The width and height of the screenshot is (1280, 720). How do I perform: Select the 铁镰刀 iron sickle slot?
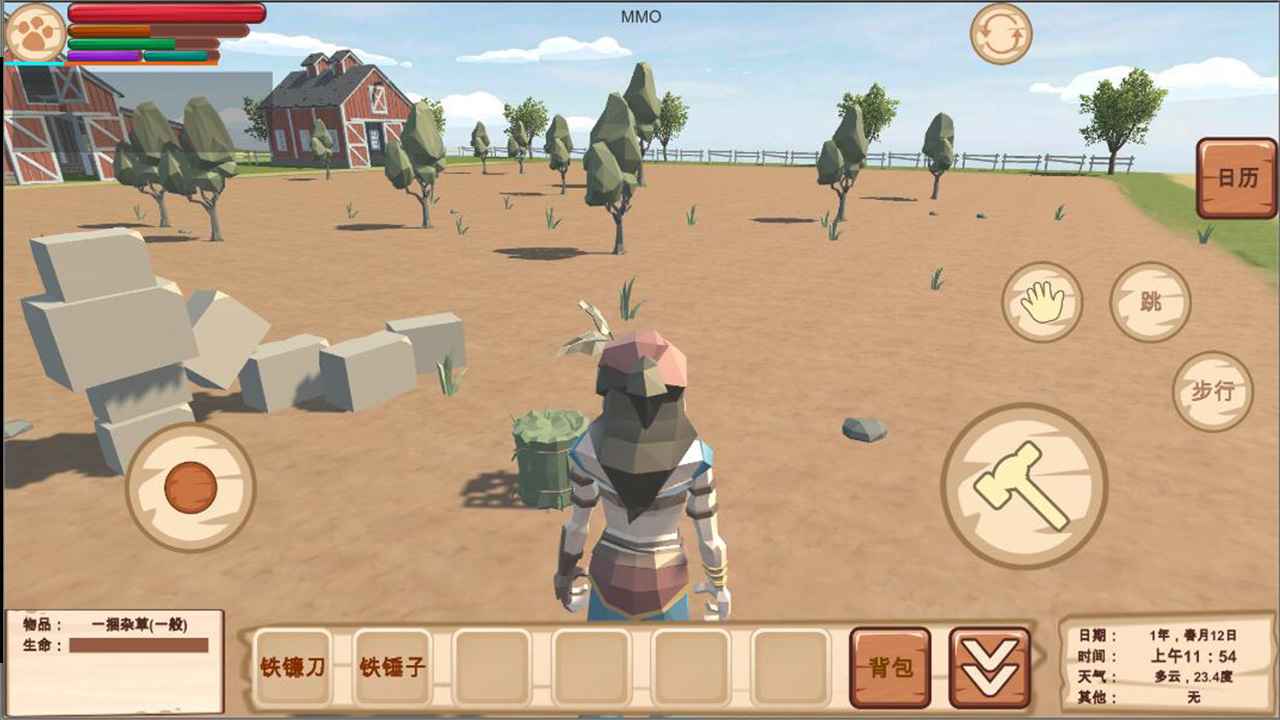click(x=293, y=667)
